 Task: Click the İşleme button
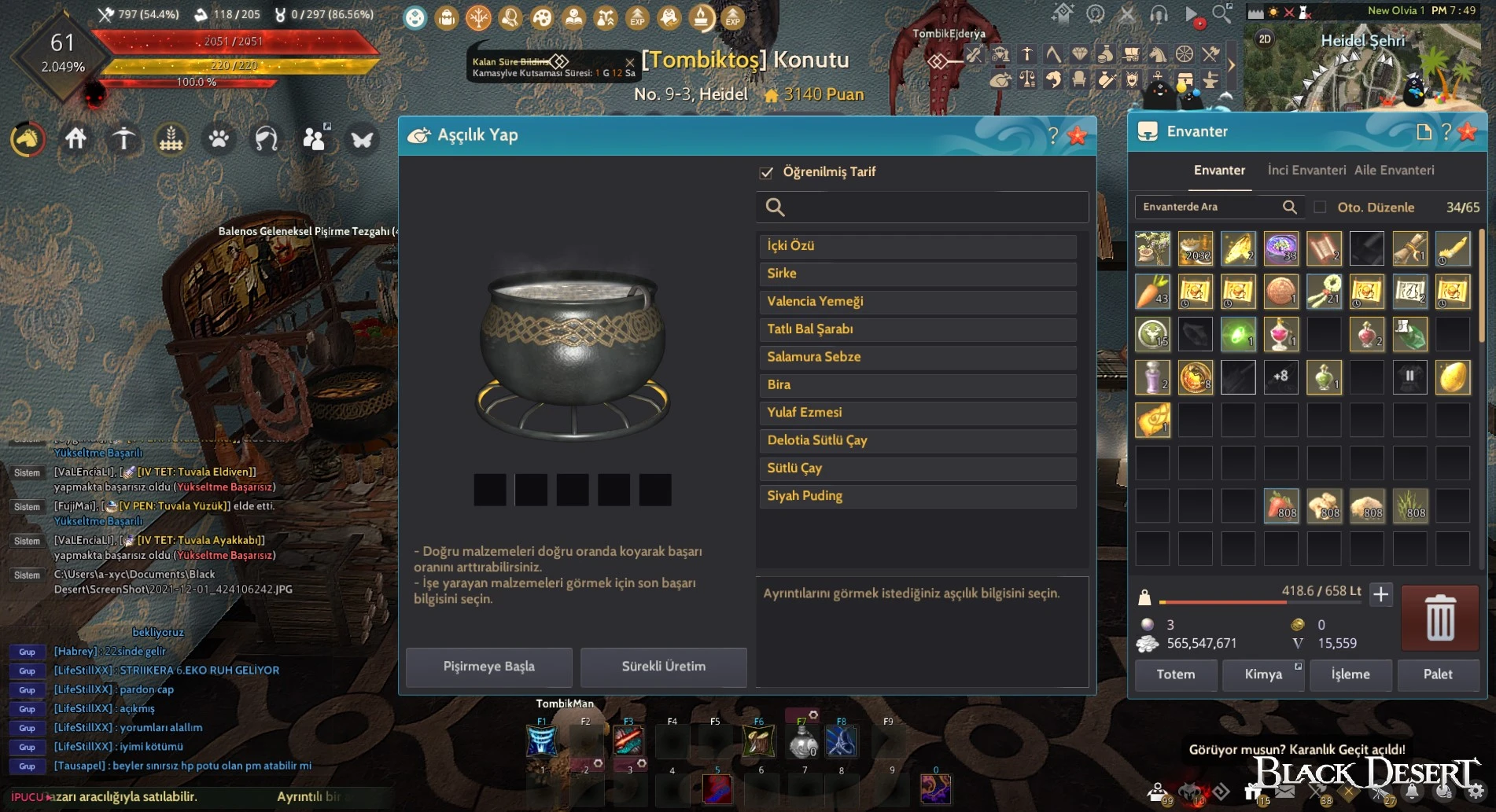tap(1350, 674)
